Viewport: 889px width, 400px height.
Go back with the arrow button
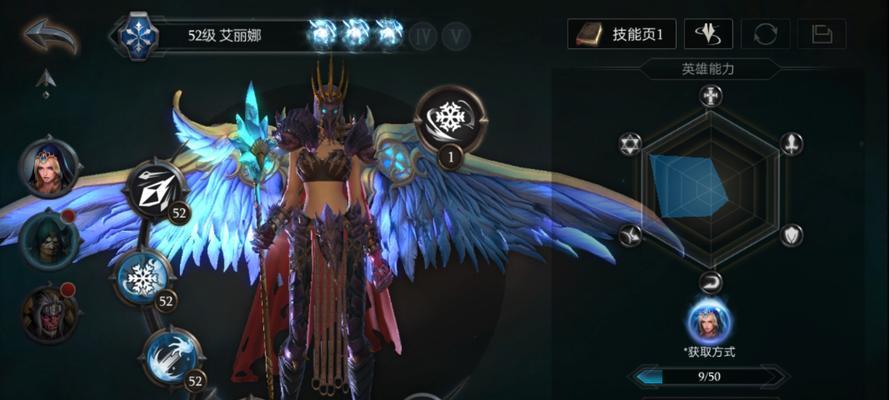[x=50, y=36]
